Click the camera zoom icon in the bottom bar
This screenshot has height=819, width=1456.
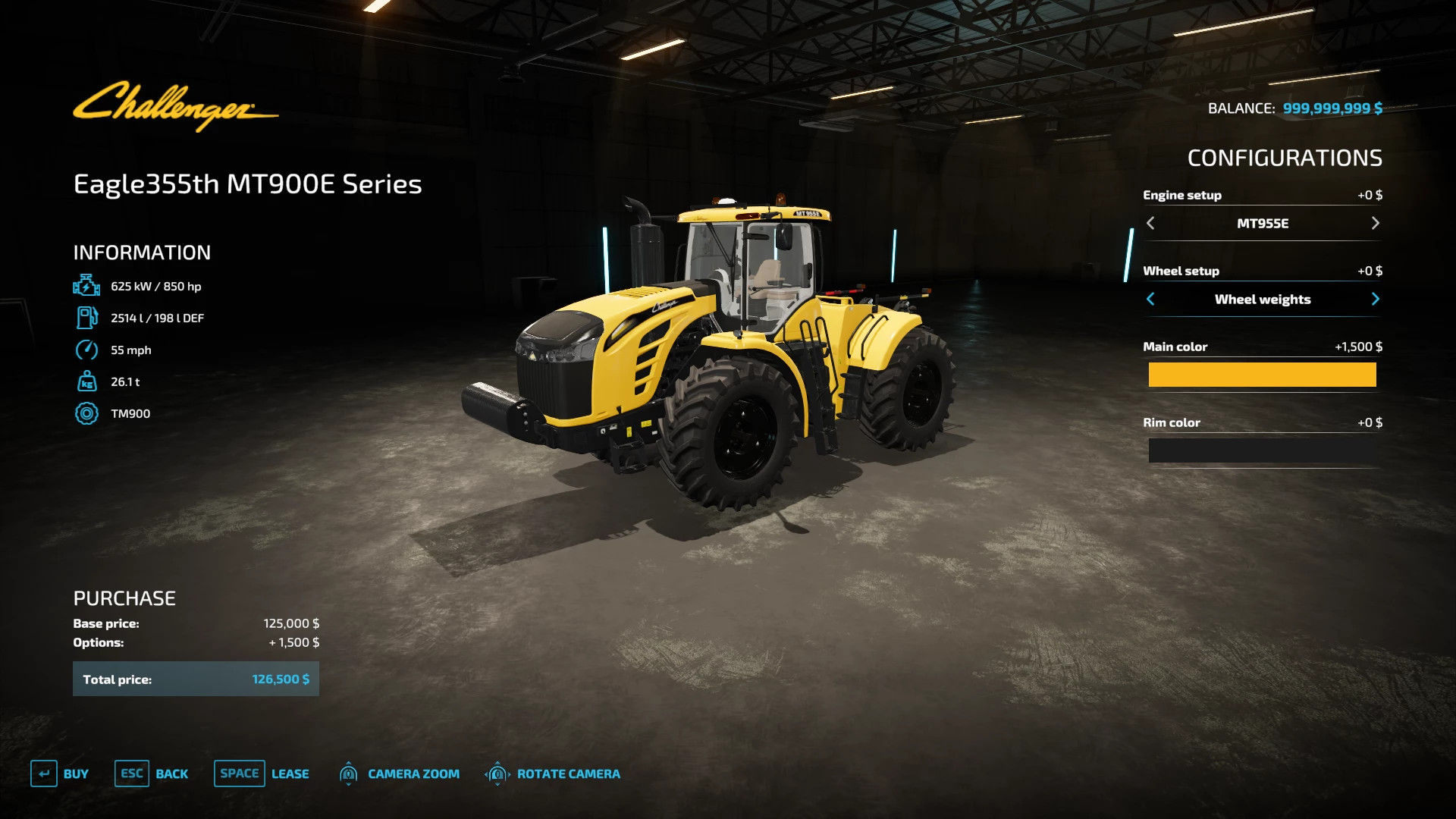(349, 773)
